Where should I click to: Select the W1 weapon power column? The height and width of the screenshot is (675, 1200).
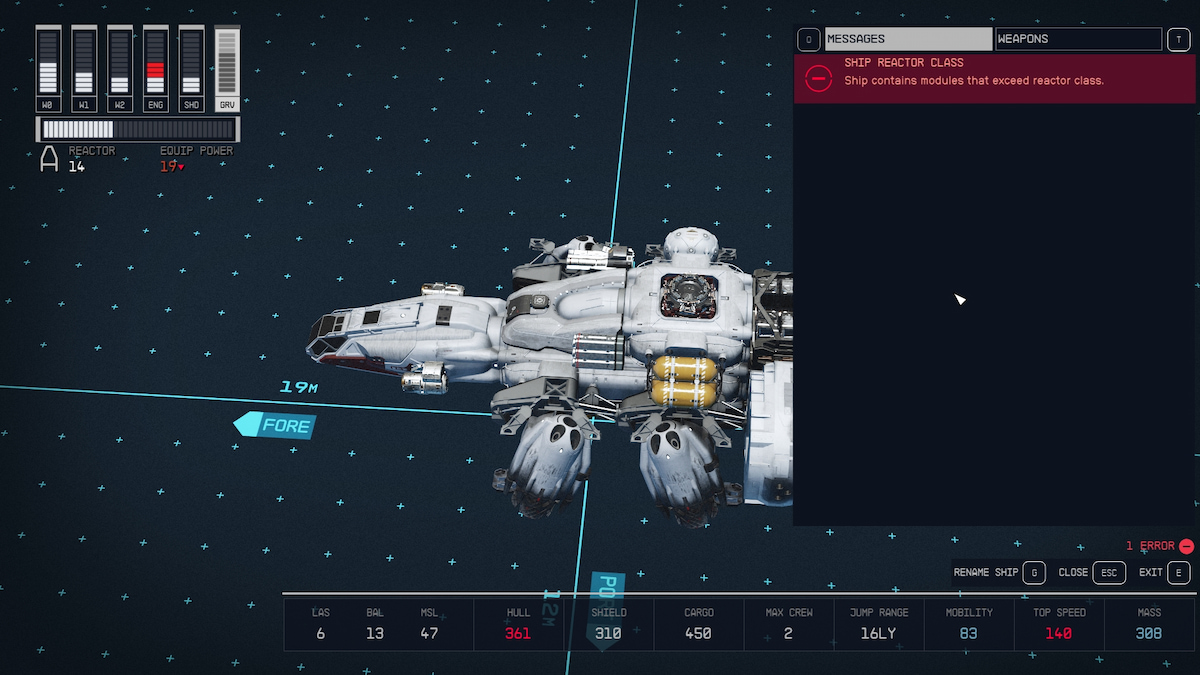point(84,68)
